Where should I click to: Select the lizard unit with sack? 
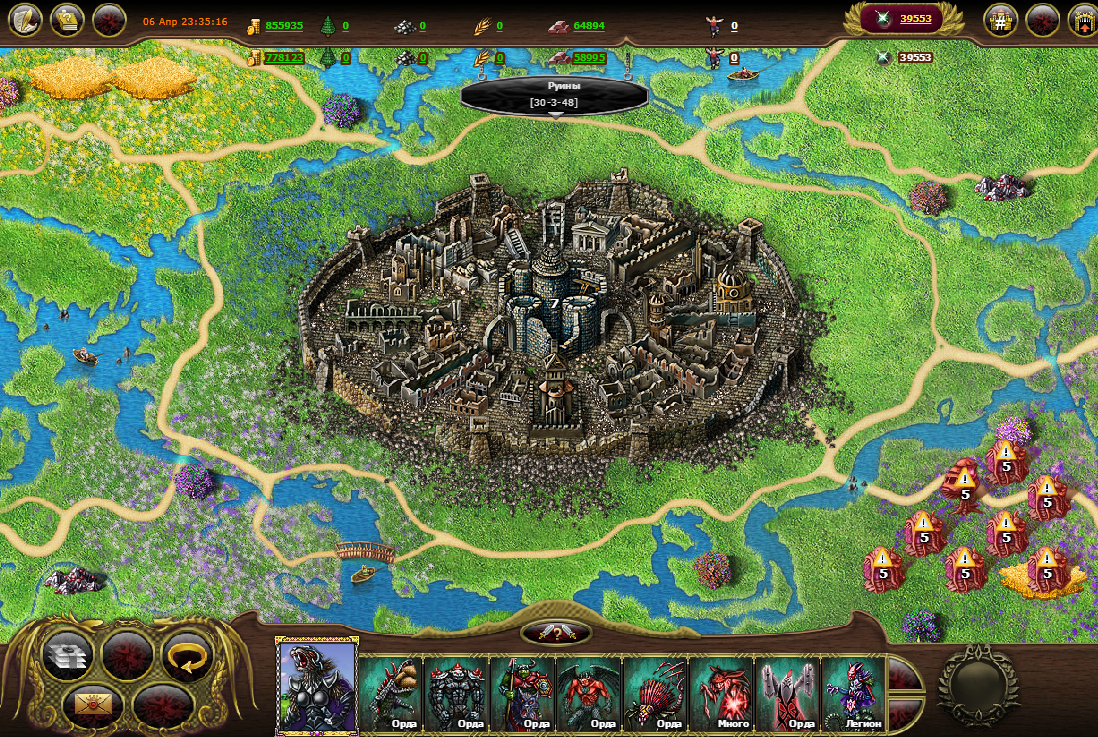pyautogui.click(x=391, y=692)
